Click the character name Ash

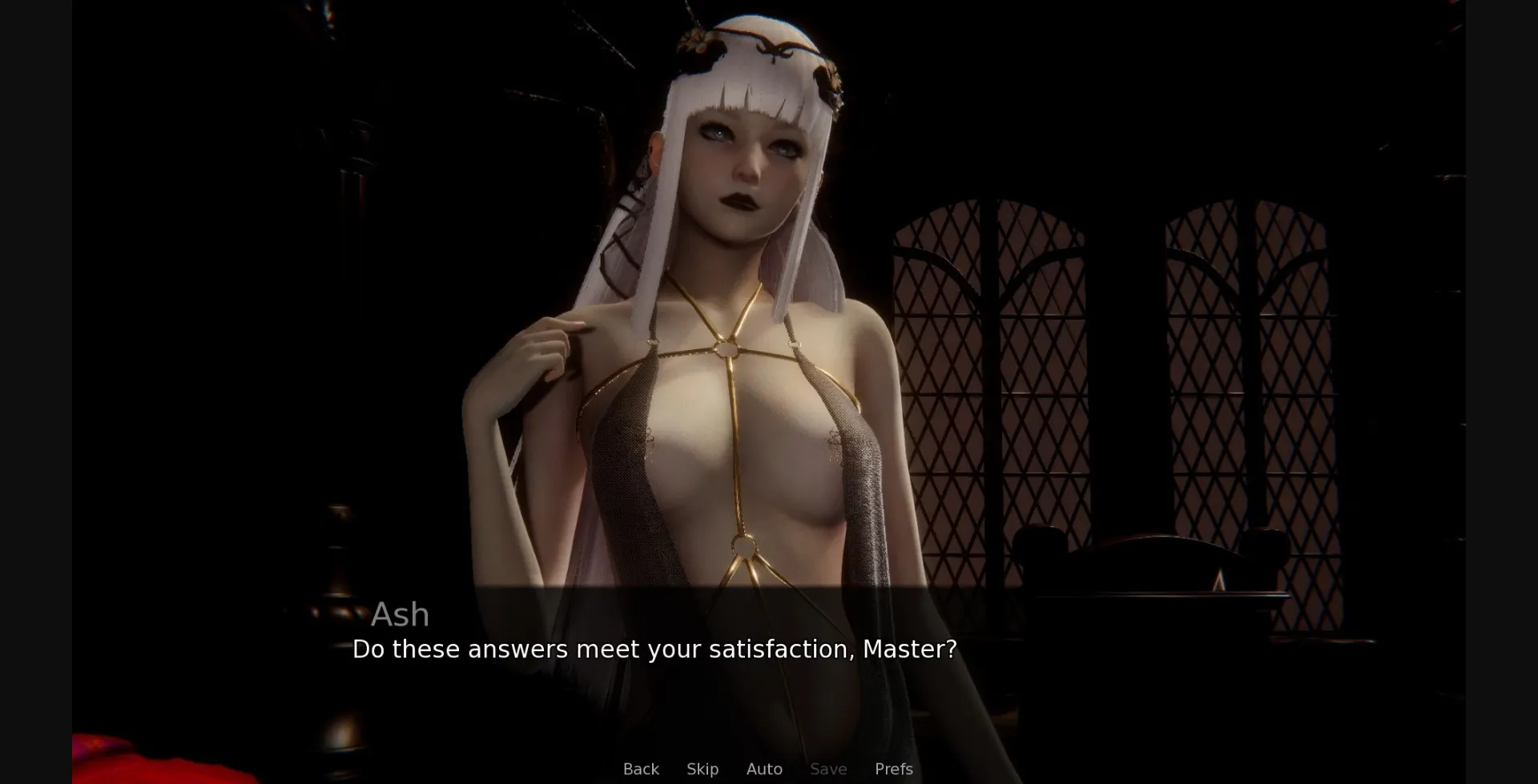pos(401,615)
